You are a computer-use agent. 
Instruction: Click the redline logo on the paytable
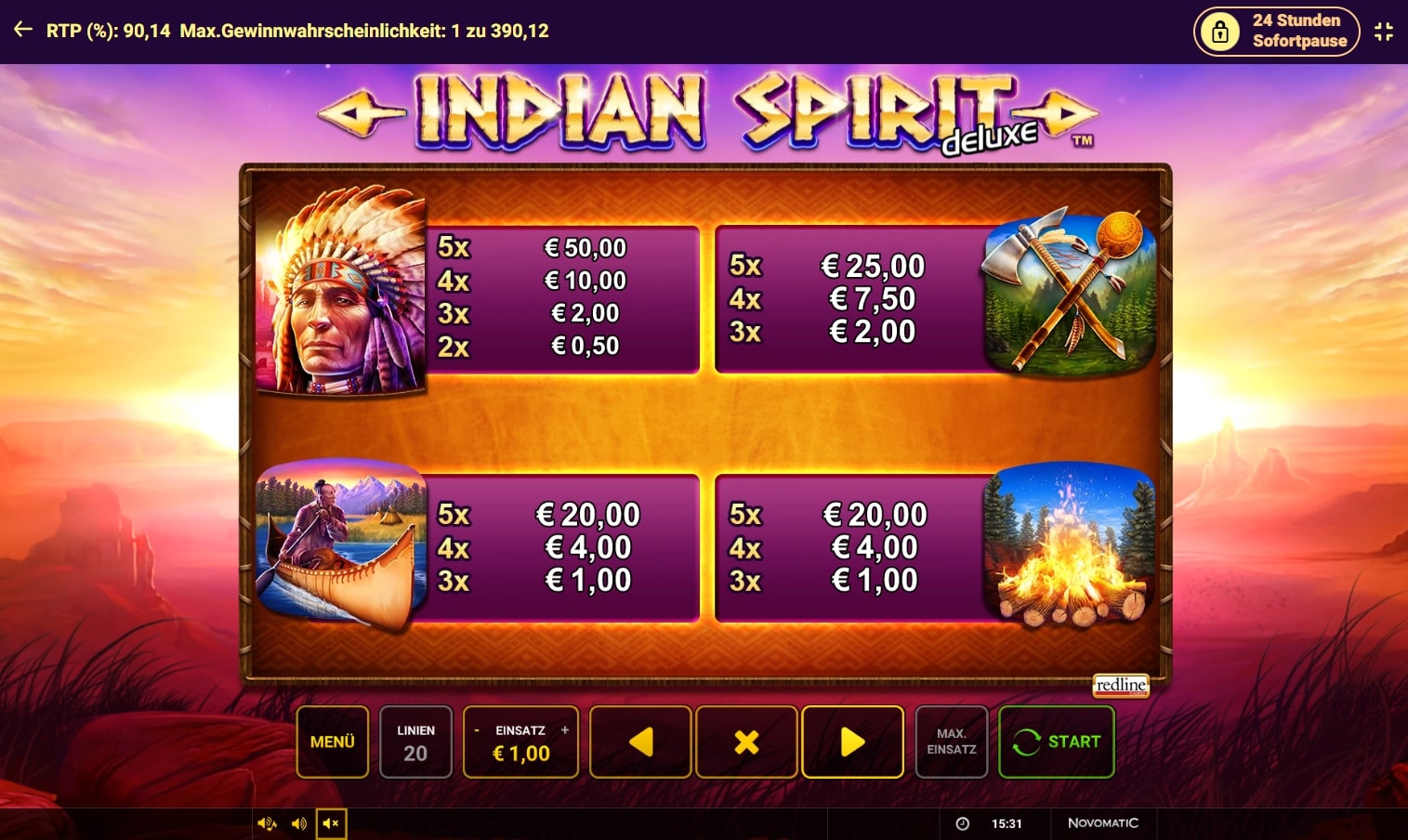coord(1123,686)
